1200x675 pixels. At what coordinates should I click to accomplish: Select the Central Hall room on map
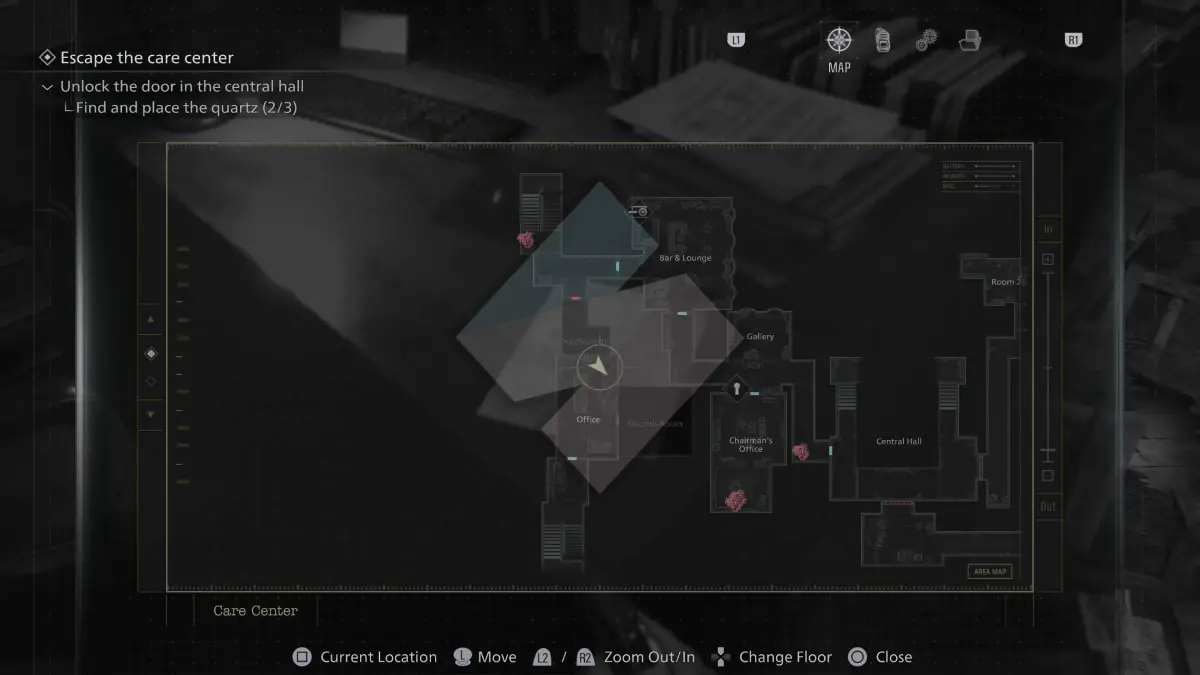pos(898,441)
